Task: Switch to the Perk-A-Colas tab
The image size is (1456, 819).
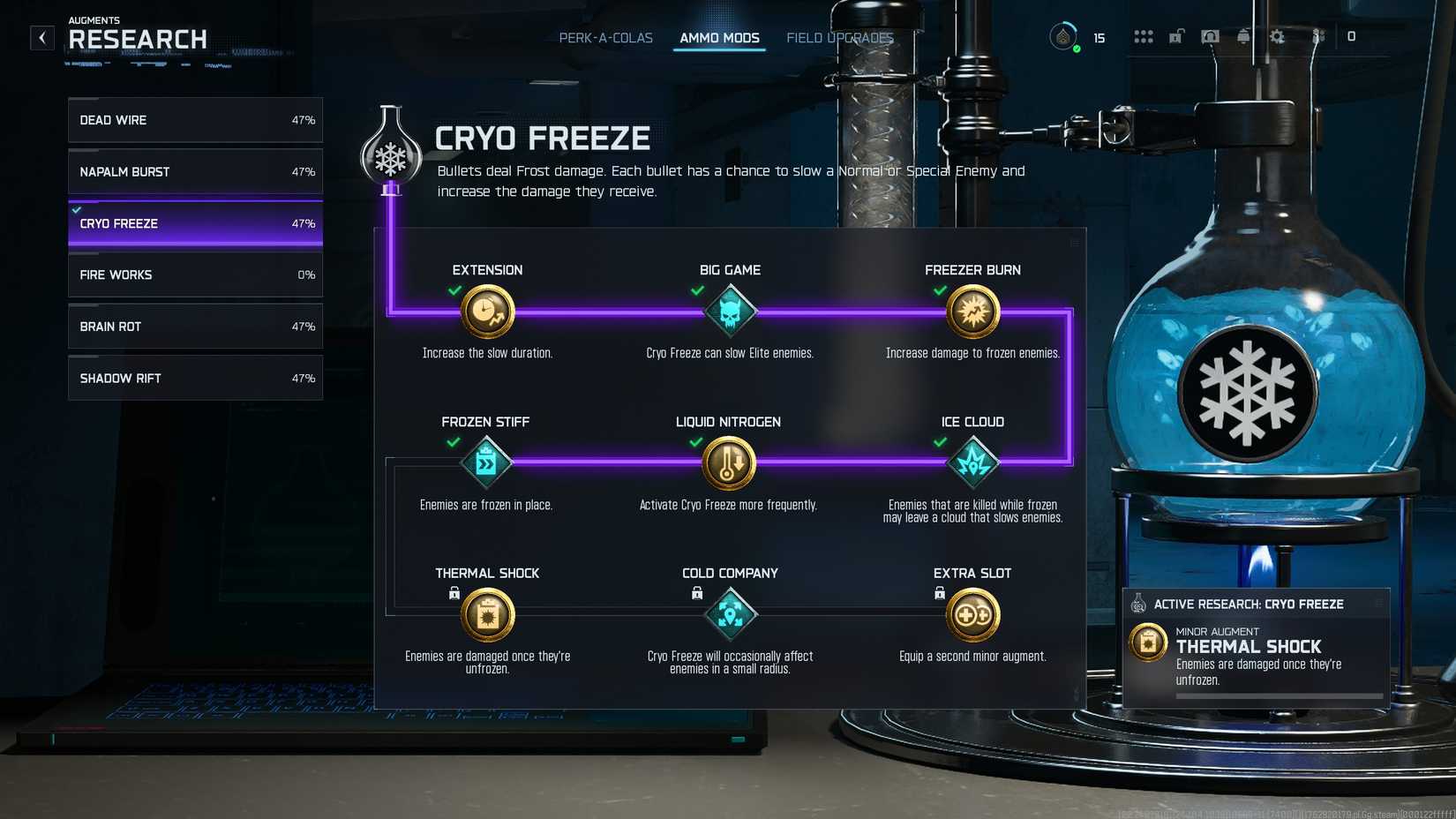Action: (604, 38)
